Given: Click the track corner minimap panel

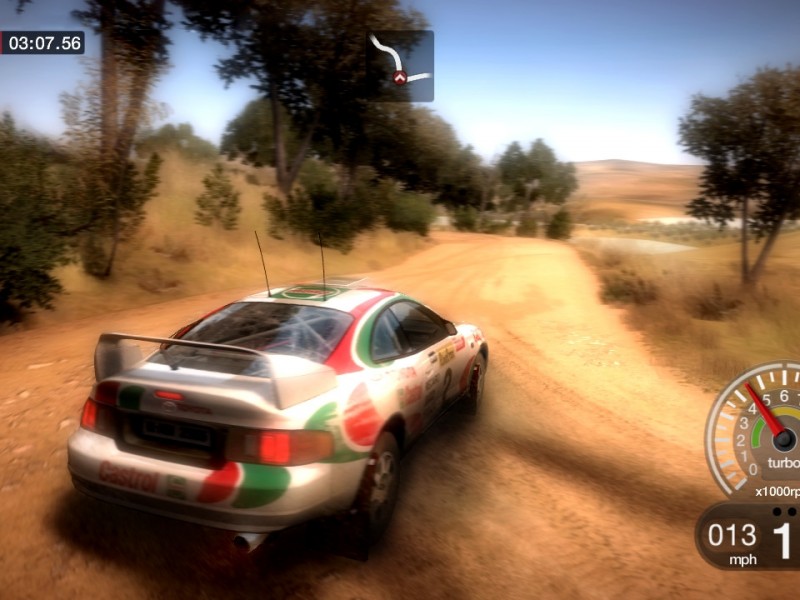Looking at the screenshot, I should click(x=399, y=65).
